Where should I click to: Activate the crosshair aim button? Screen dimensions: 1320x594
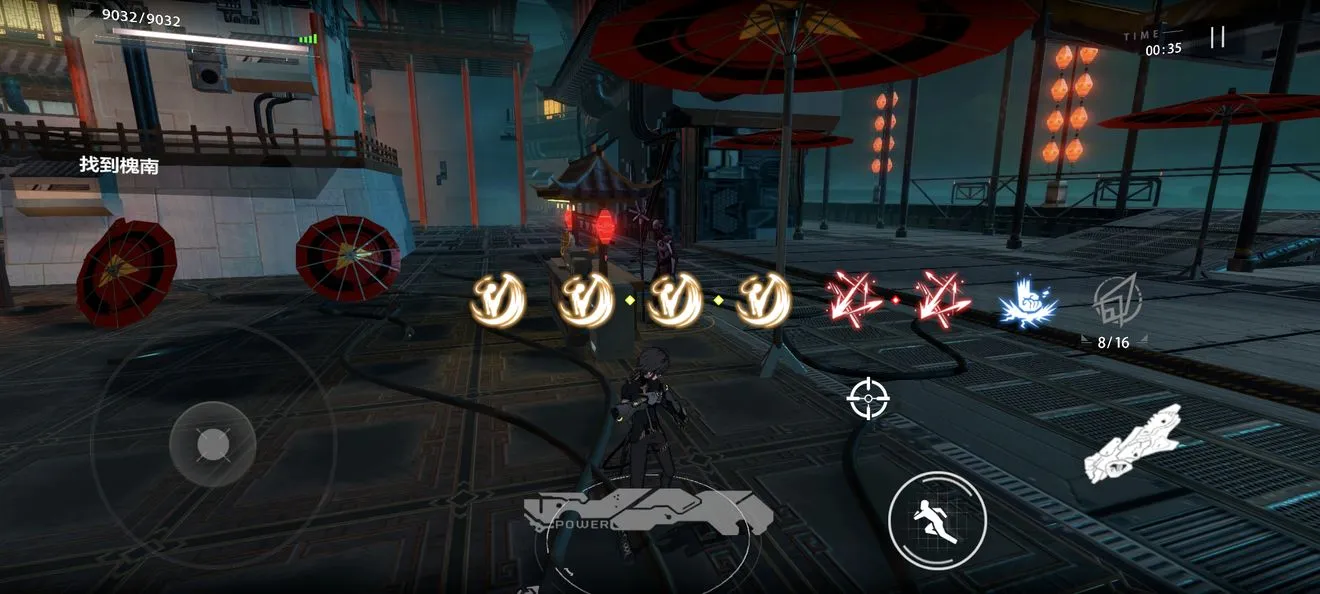pyautogui.click(x=868, y=398)
